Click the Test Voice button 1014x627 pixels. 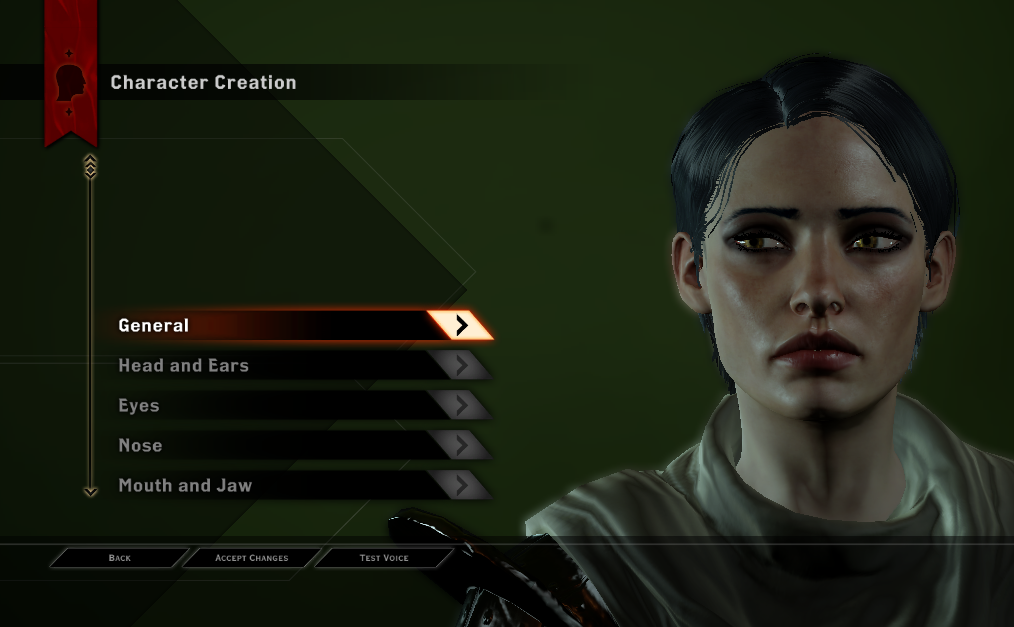click(384, 558)
